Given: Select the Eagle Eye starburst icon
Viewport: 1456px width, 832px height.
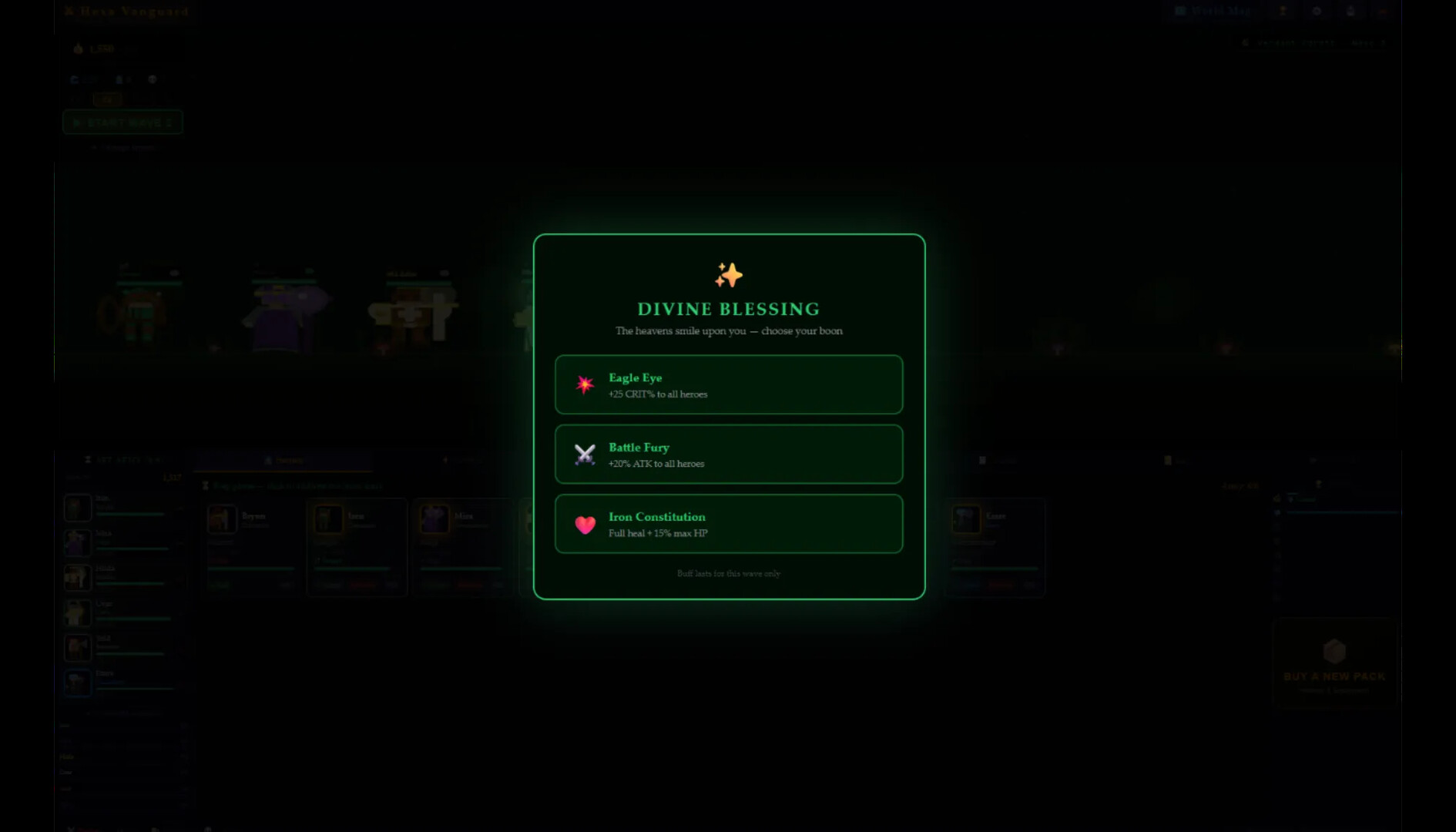Looking at the screenshot, I should (585, 384).
